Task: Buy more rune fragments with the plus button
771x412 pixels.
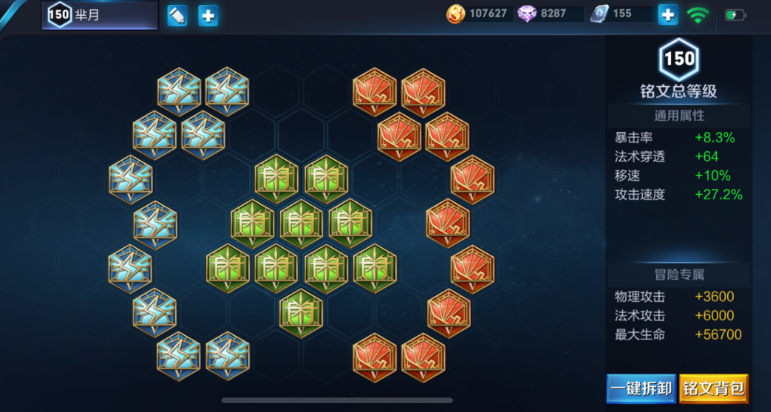Action: point(668,15)
